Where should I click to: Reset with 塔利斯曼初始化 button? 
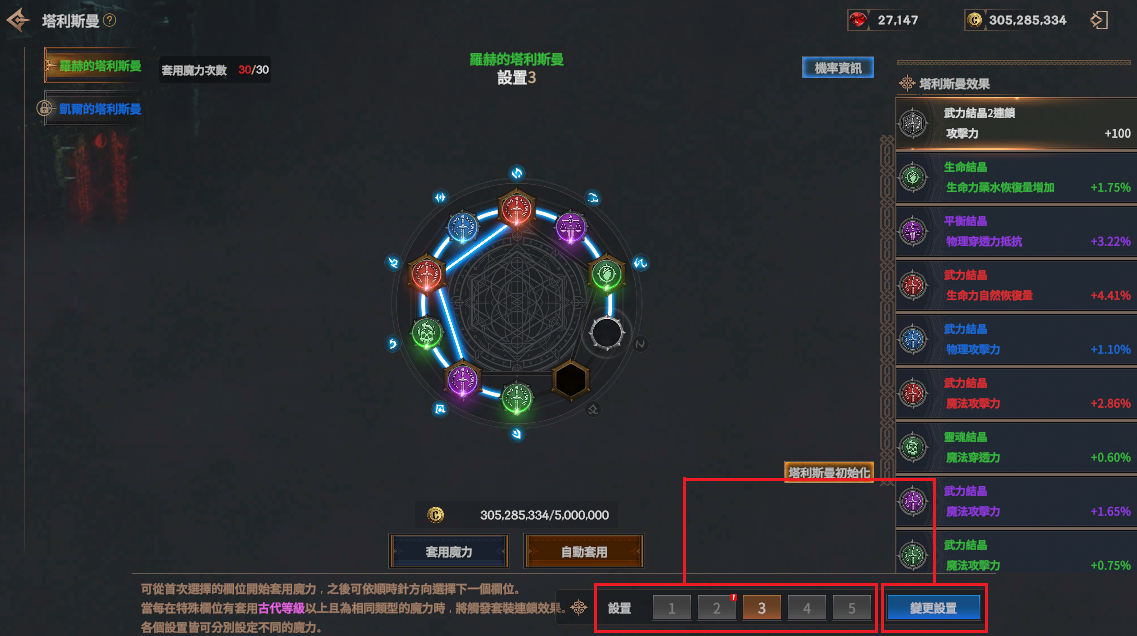[x=829, y=472]
